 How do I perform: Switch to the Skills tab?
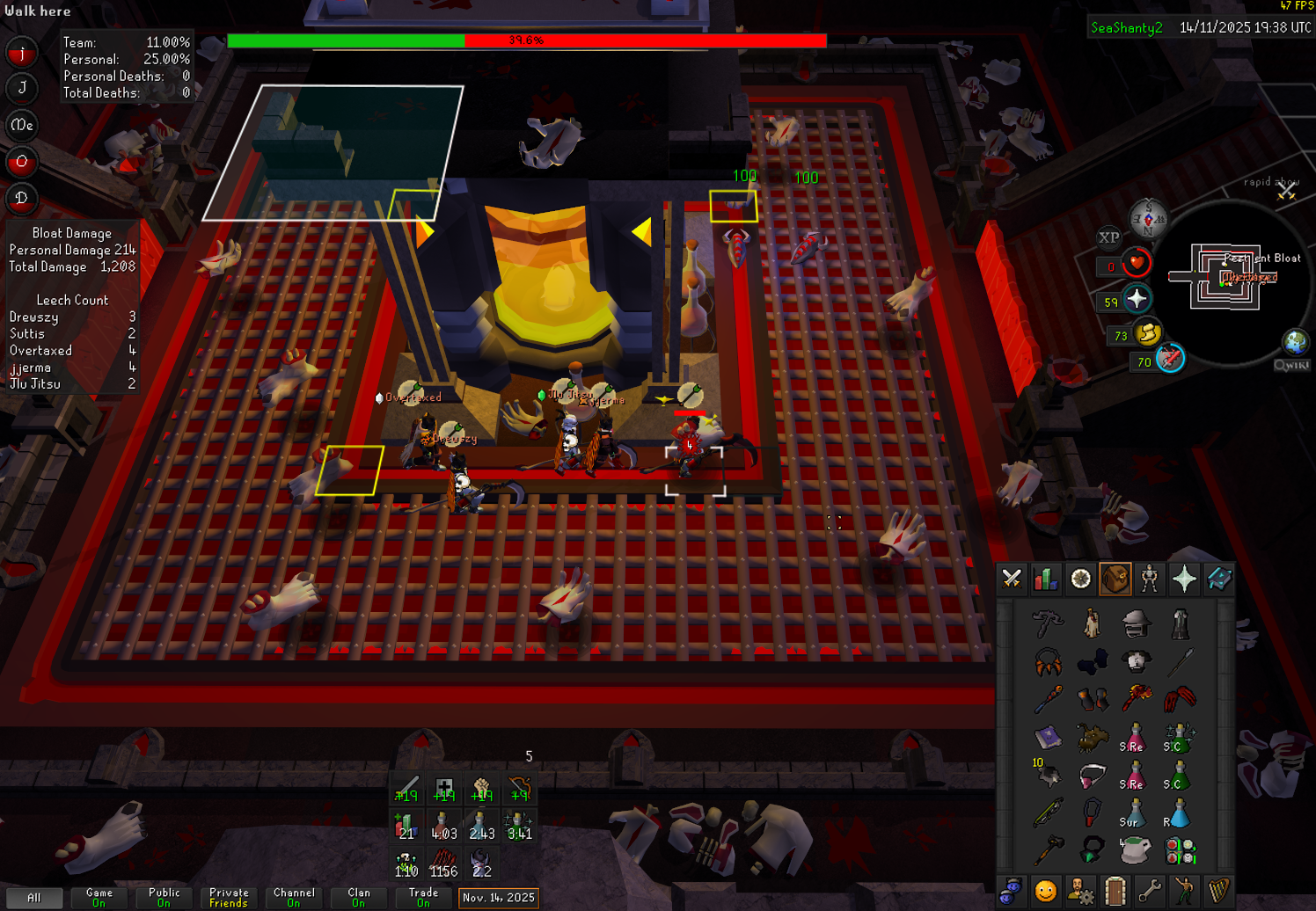[1046, 579]
